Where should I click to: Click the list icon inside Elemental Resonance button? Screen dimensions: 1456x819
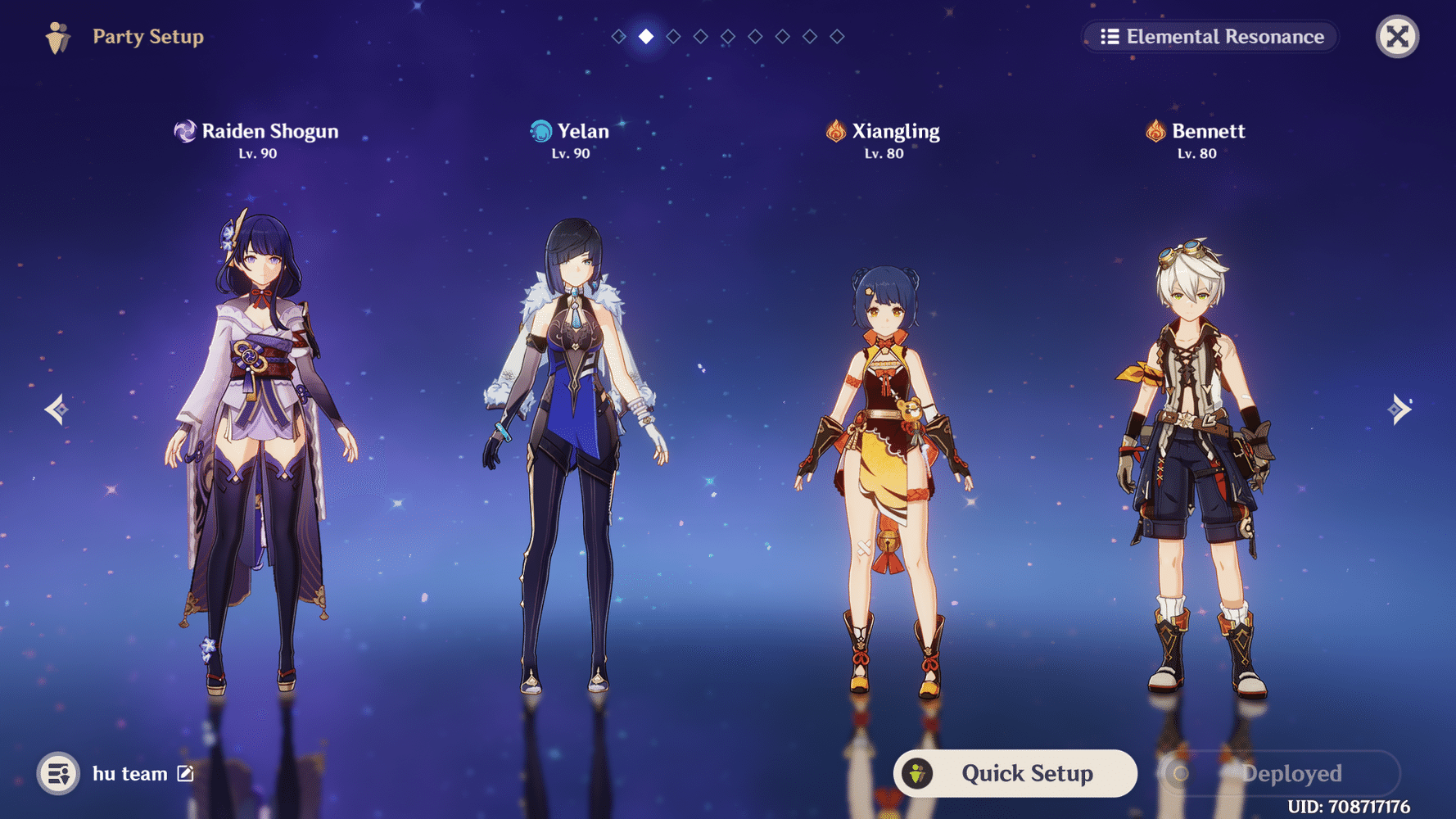coord(1110,36)
